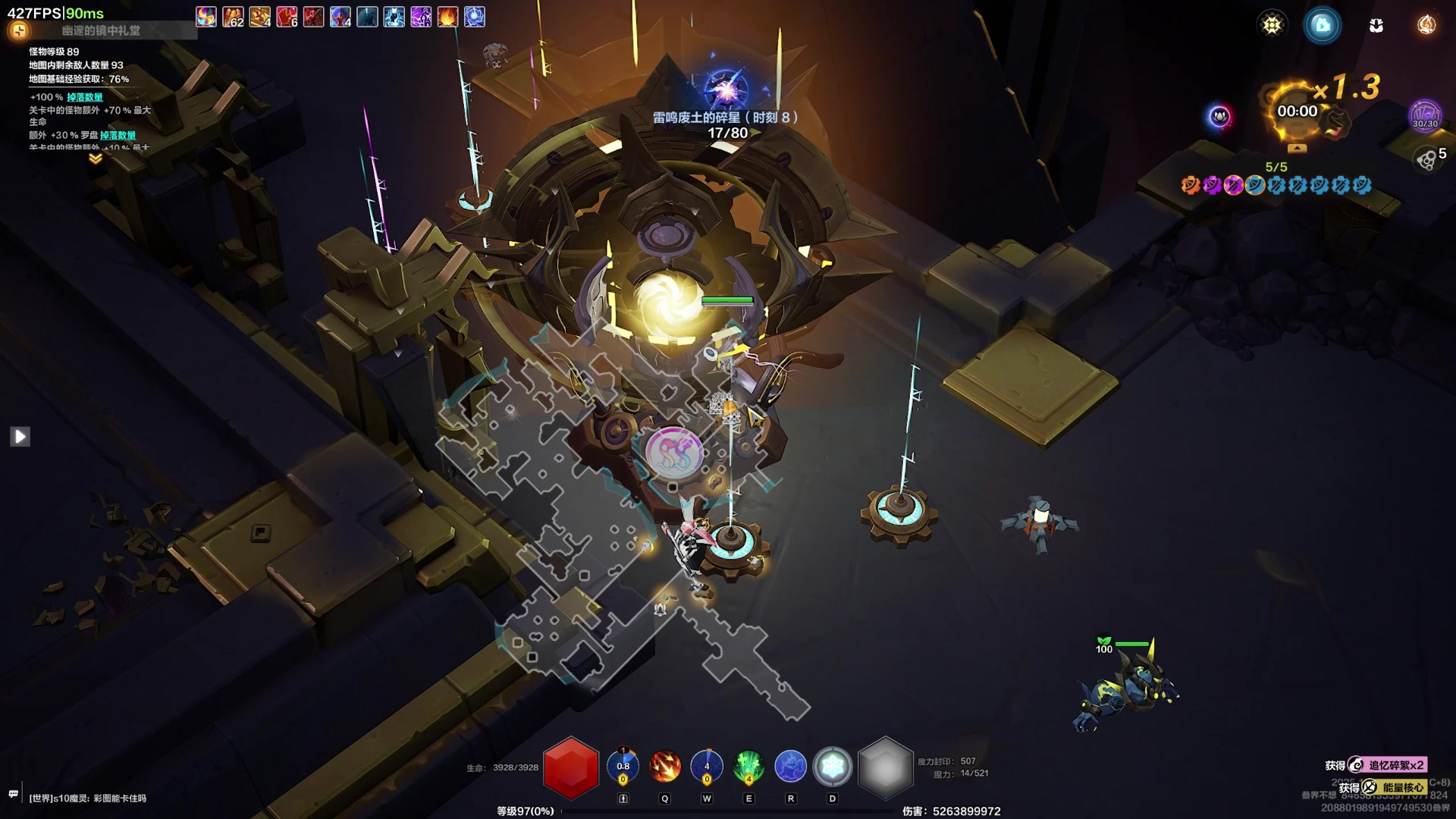Select the campfire buff icon
Image resolution: width=1456 pixels, height=819 pixels.
(x=447, y=17)
